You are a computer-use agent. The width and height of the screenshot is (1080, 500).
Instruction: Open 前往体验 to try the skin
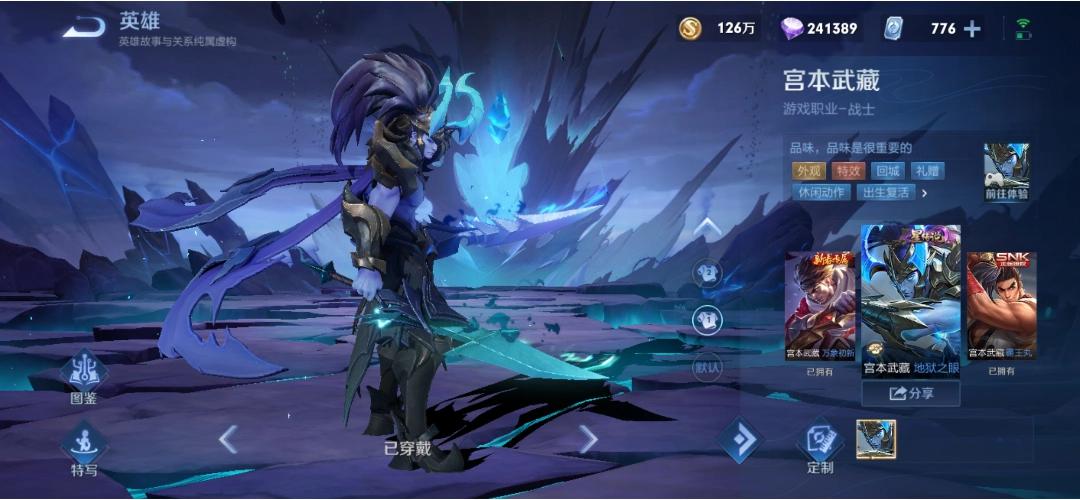point(1006,172)
